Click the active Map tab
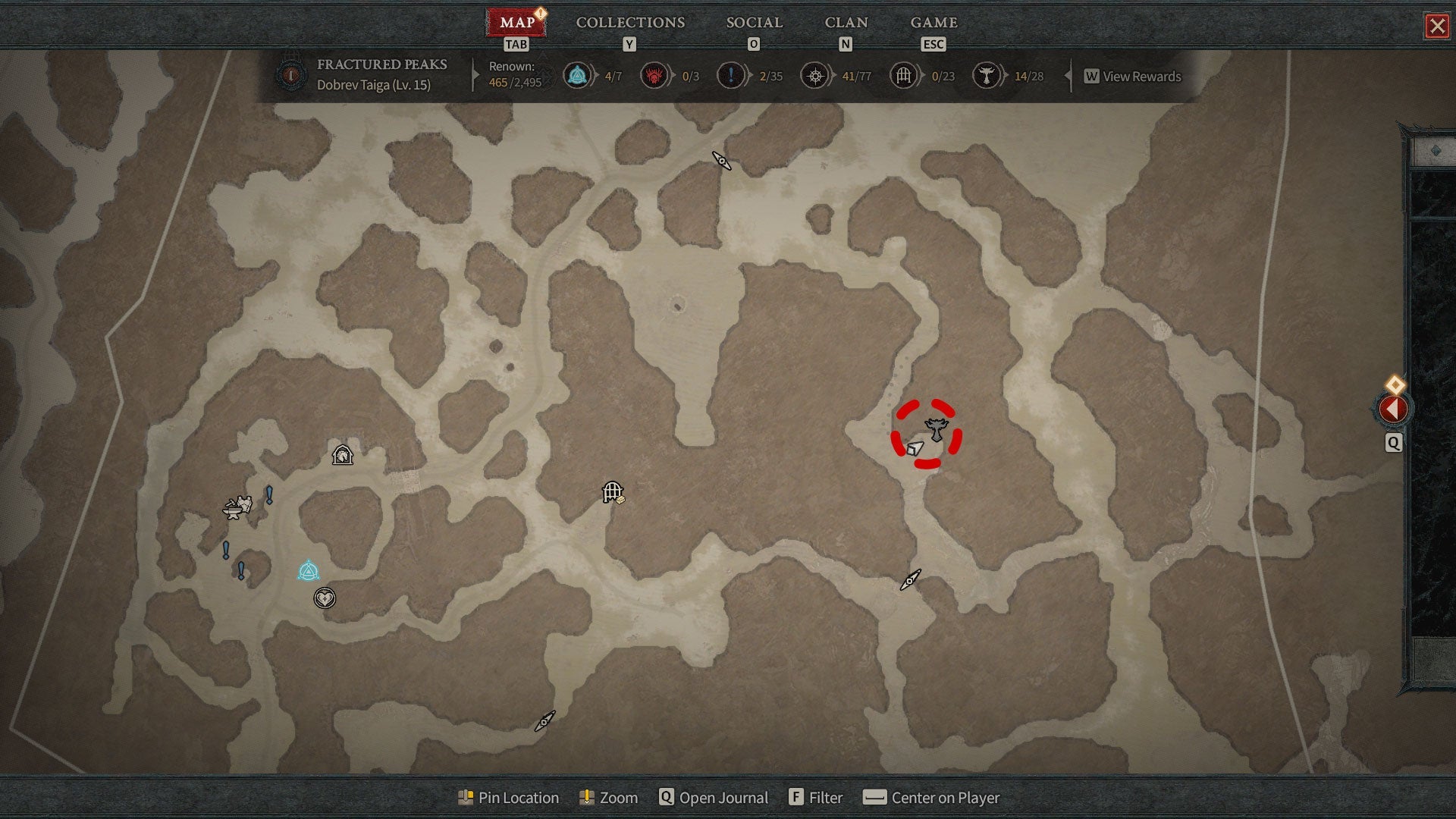The image size is (1456, 819). tap(517, 23)
